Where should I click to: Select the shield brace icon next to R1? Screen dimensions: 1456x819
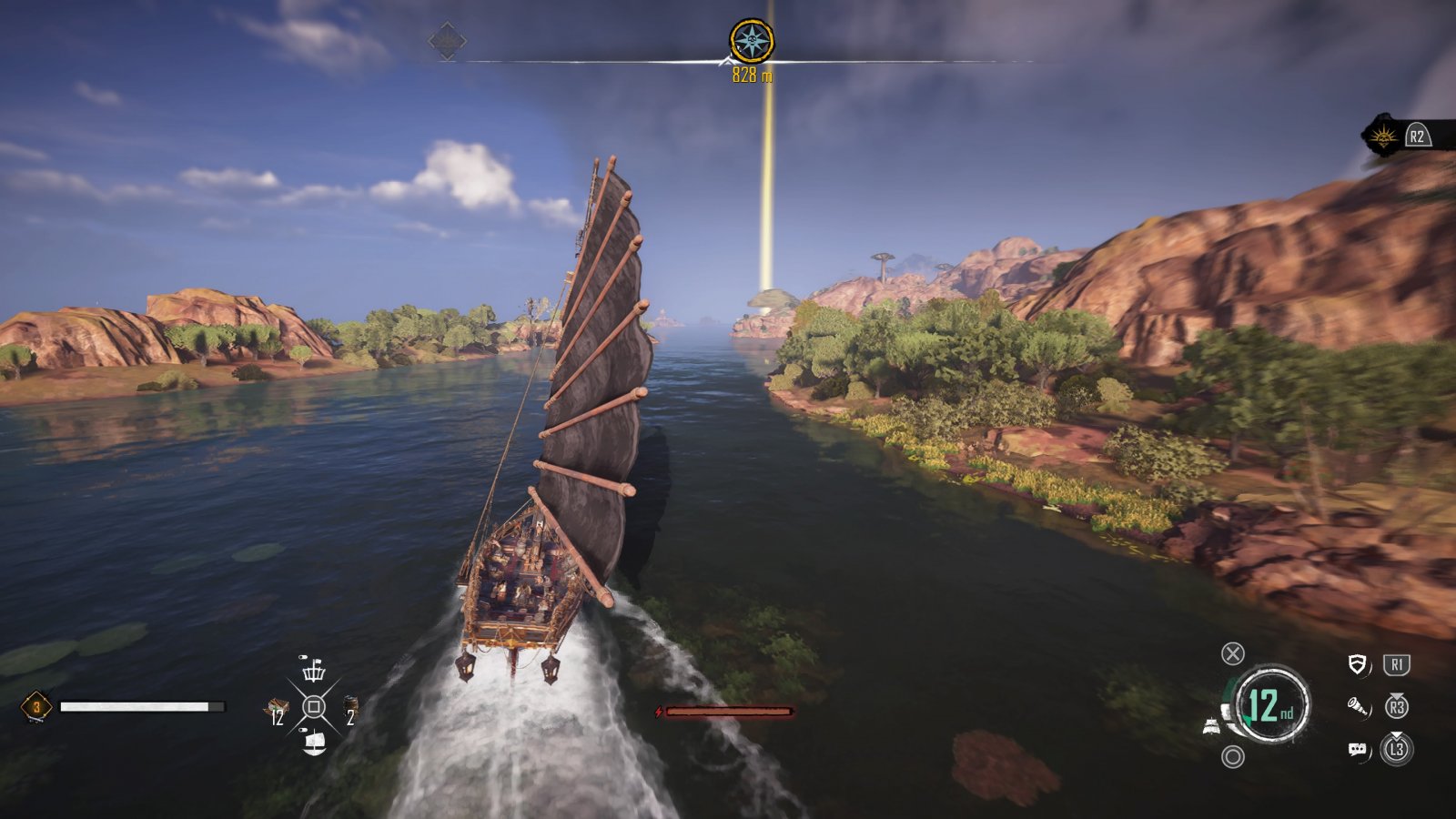1357,663
